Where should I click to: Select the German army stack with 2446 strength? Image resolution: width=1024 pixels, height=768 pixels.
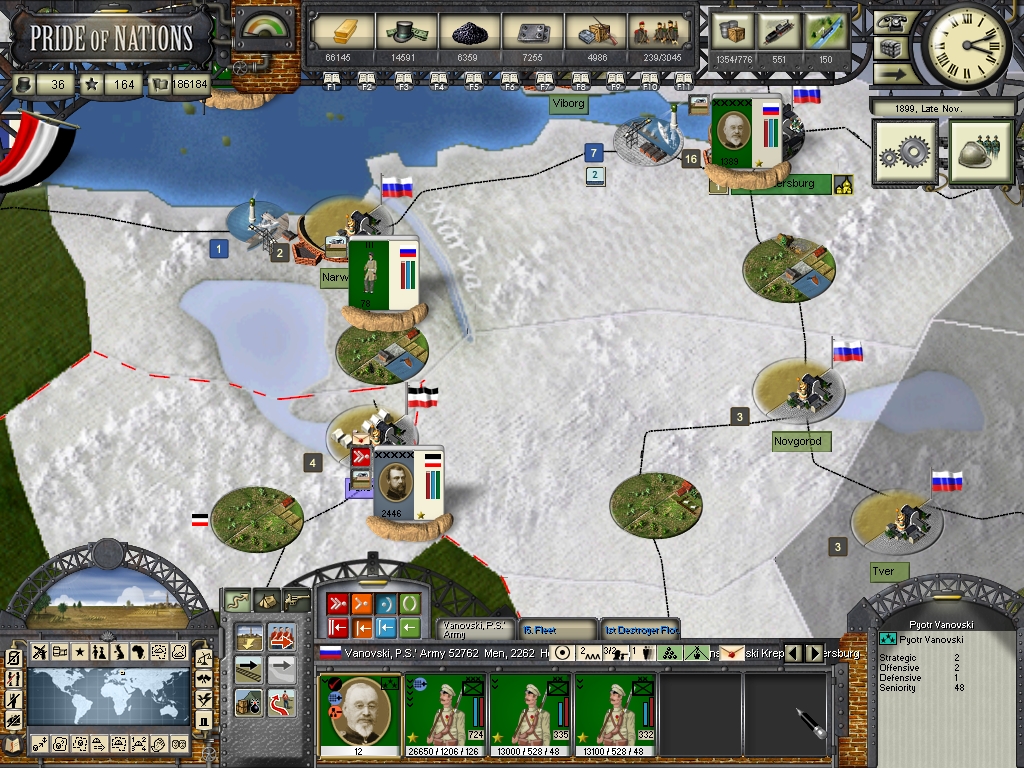click(x=407, y=484)
